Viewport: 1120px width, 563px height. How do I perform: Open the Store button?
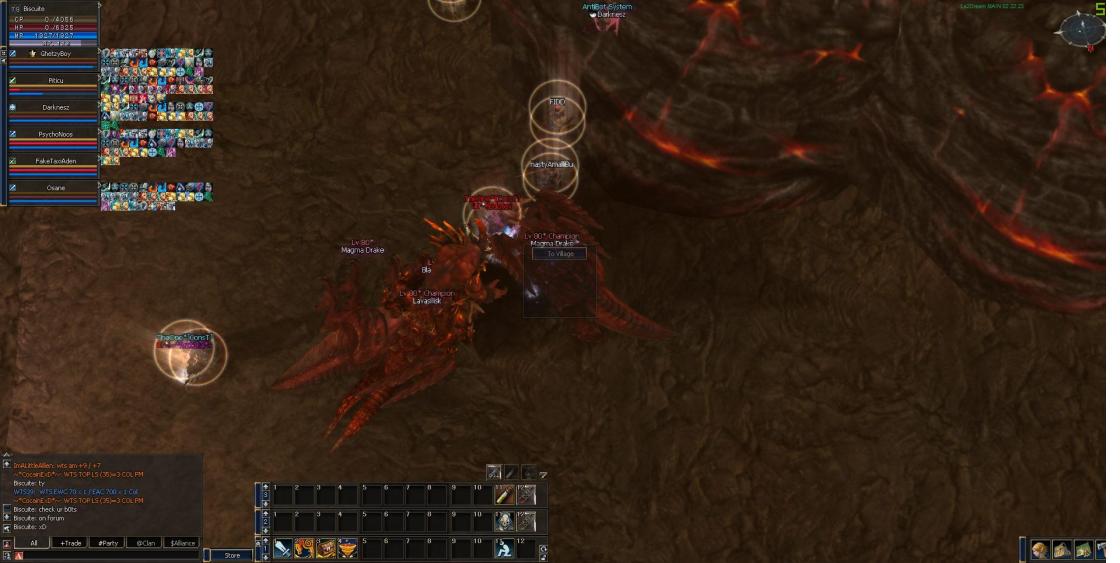tap(232, 555)
